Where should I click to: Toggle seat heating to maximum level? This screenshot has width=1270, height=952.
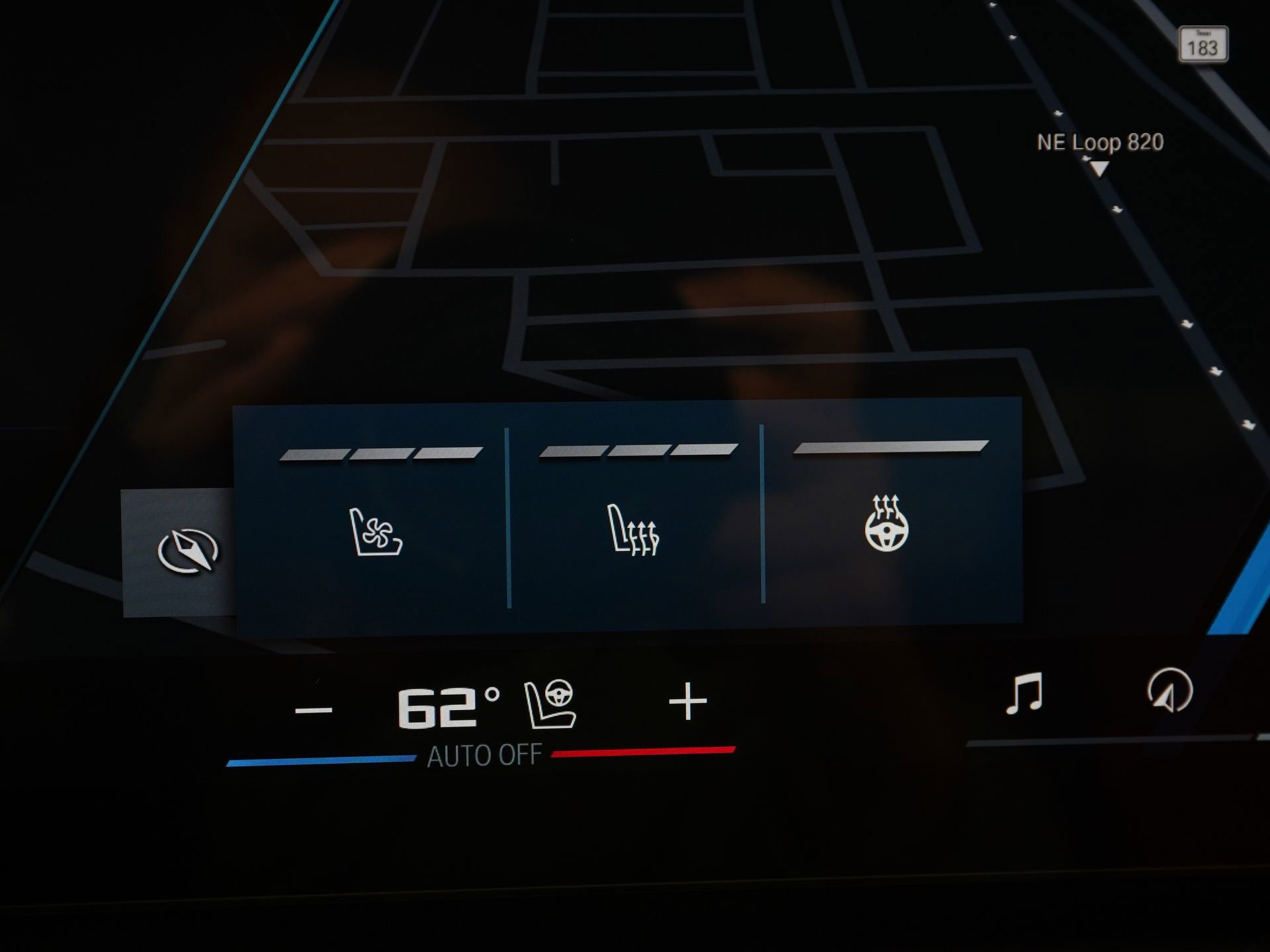[x=705, y=450]
